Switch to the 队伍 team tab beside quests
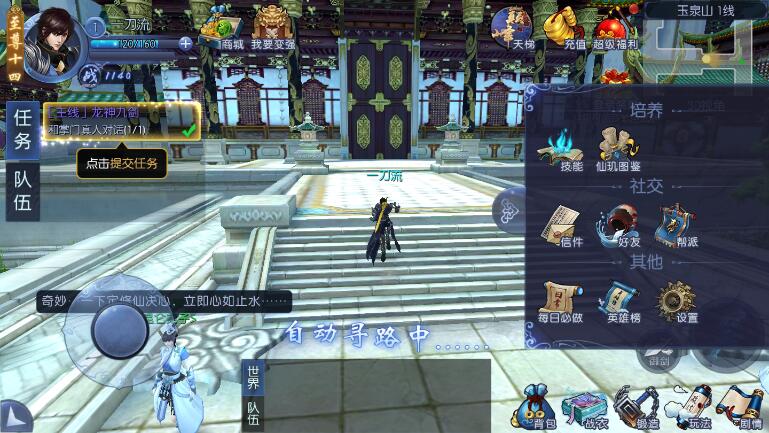Image resolution: width=769 pixels, height=433 pixels. click(x=22, y=190)
